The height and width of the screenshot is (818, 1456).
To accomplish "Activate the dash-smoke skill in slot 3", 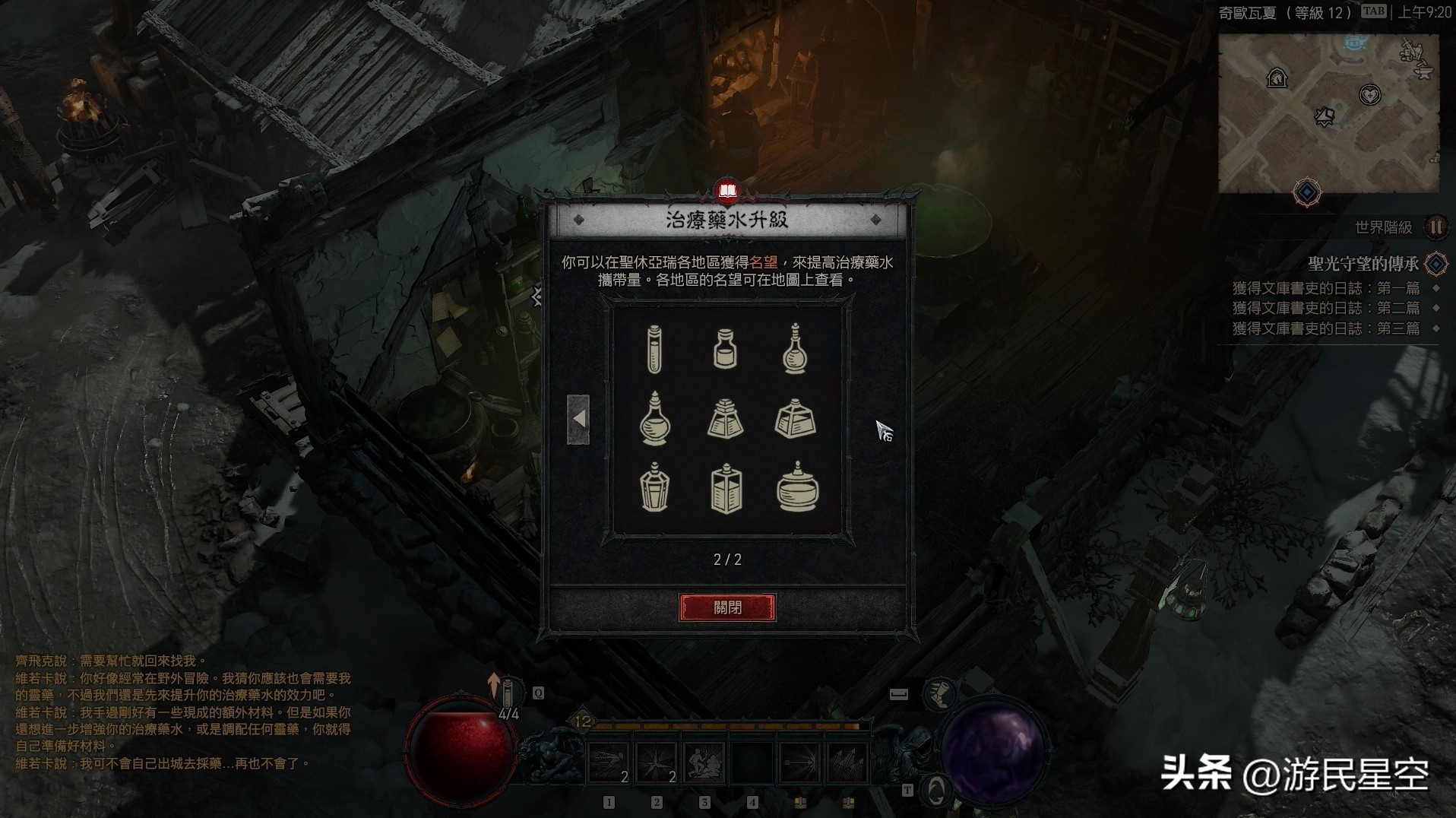I will coord(704,763).
